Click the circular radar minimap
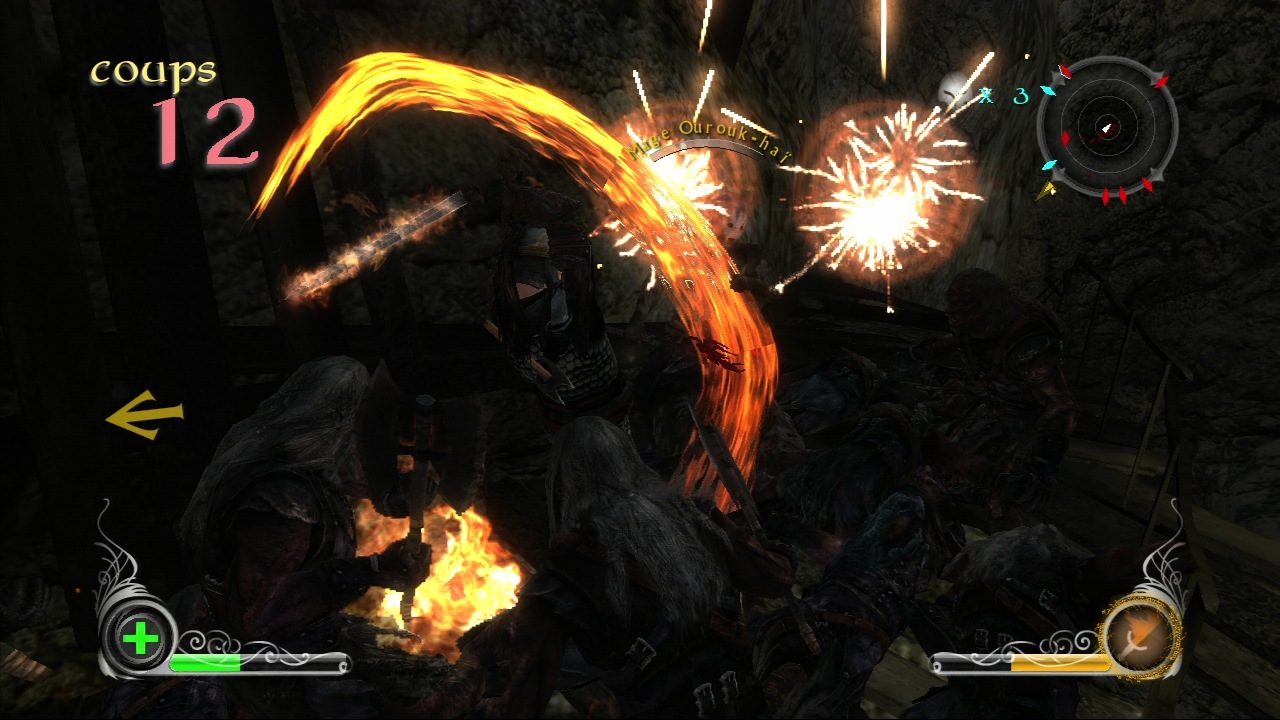The width and height of the screenshot is (1280, 720). coord(1106,127)
